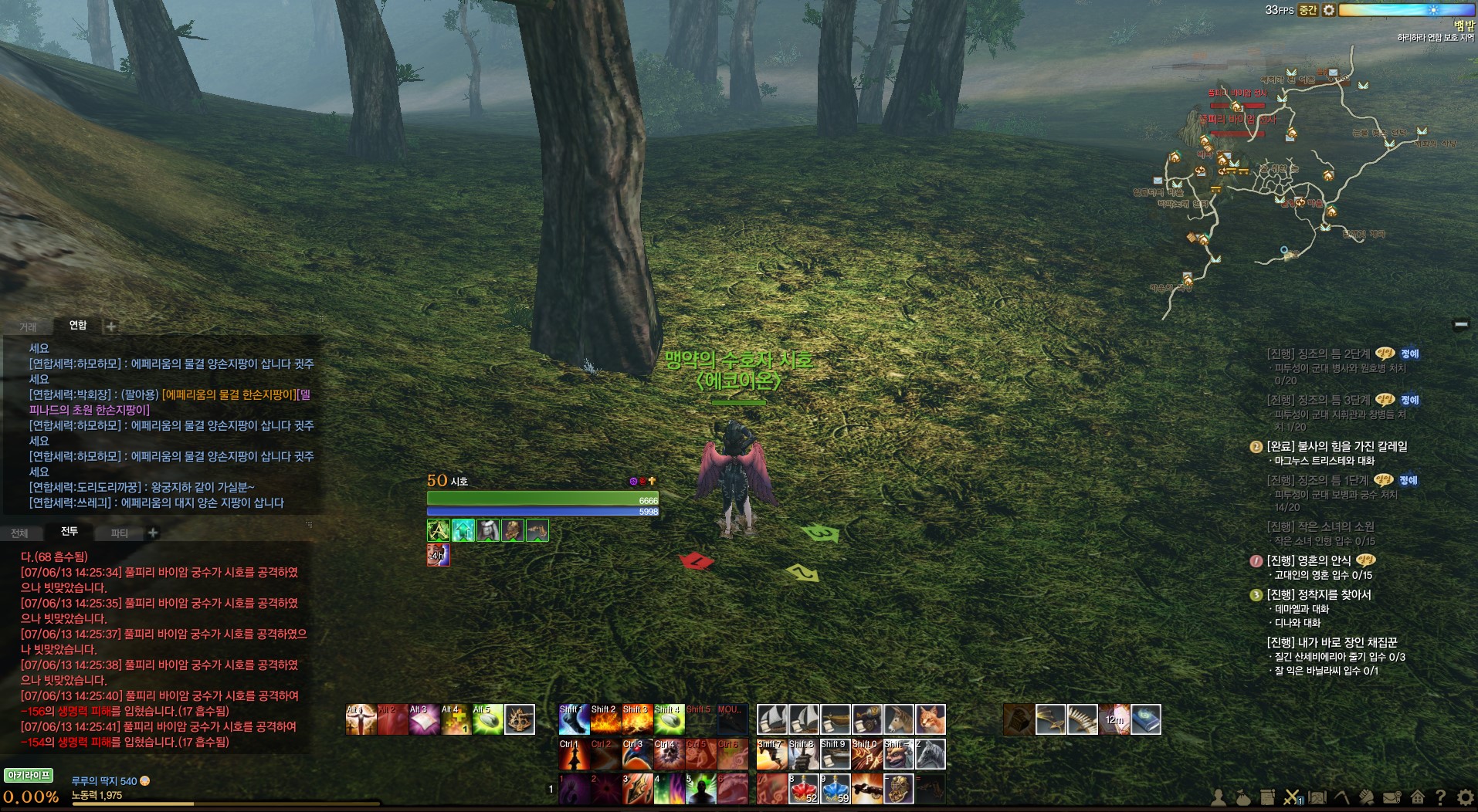The image size is (1478, 812).
Task: Use the blue spellbook item slot
Action: pos(1146,719)
